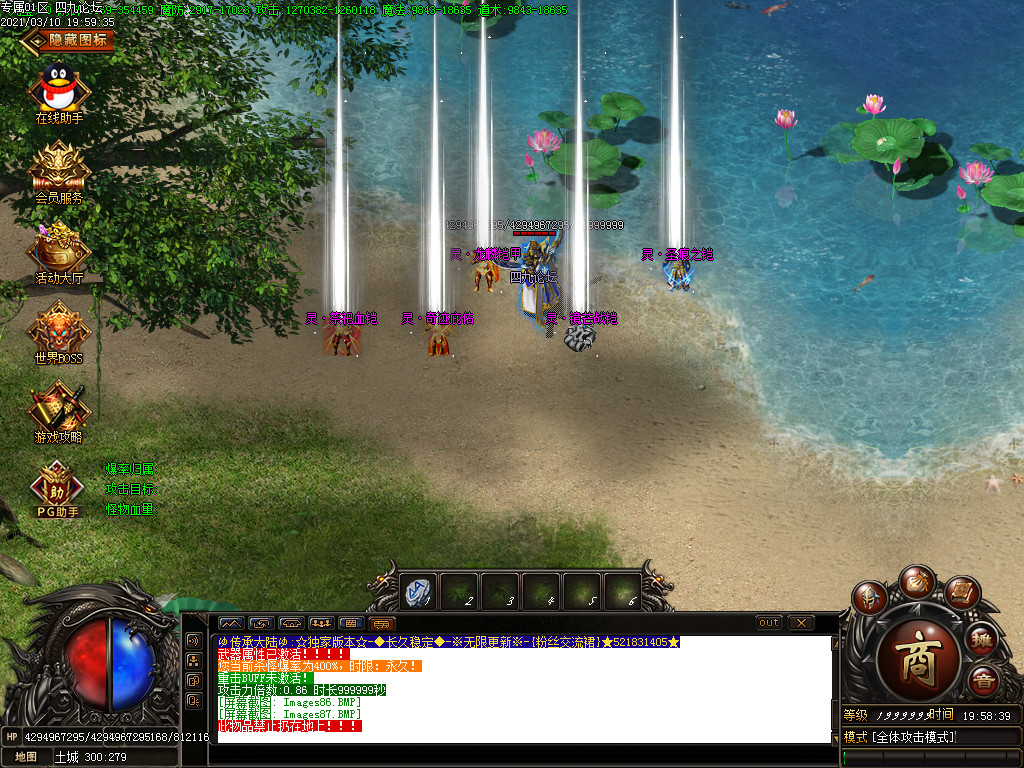Open the 世界BOSS panel
This screenshot has height=768, width=1024.
tap(60, 328)
